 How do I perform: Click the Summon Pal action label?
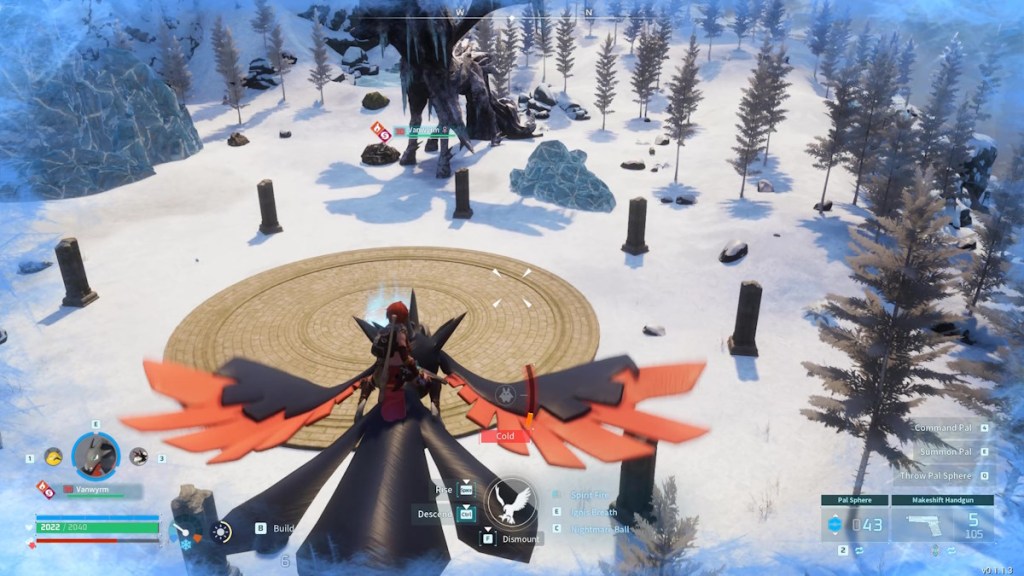click(x=946, y=452)
